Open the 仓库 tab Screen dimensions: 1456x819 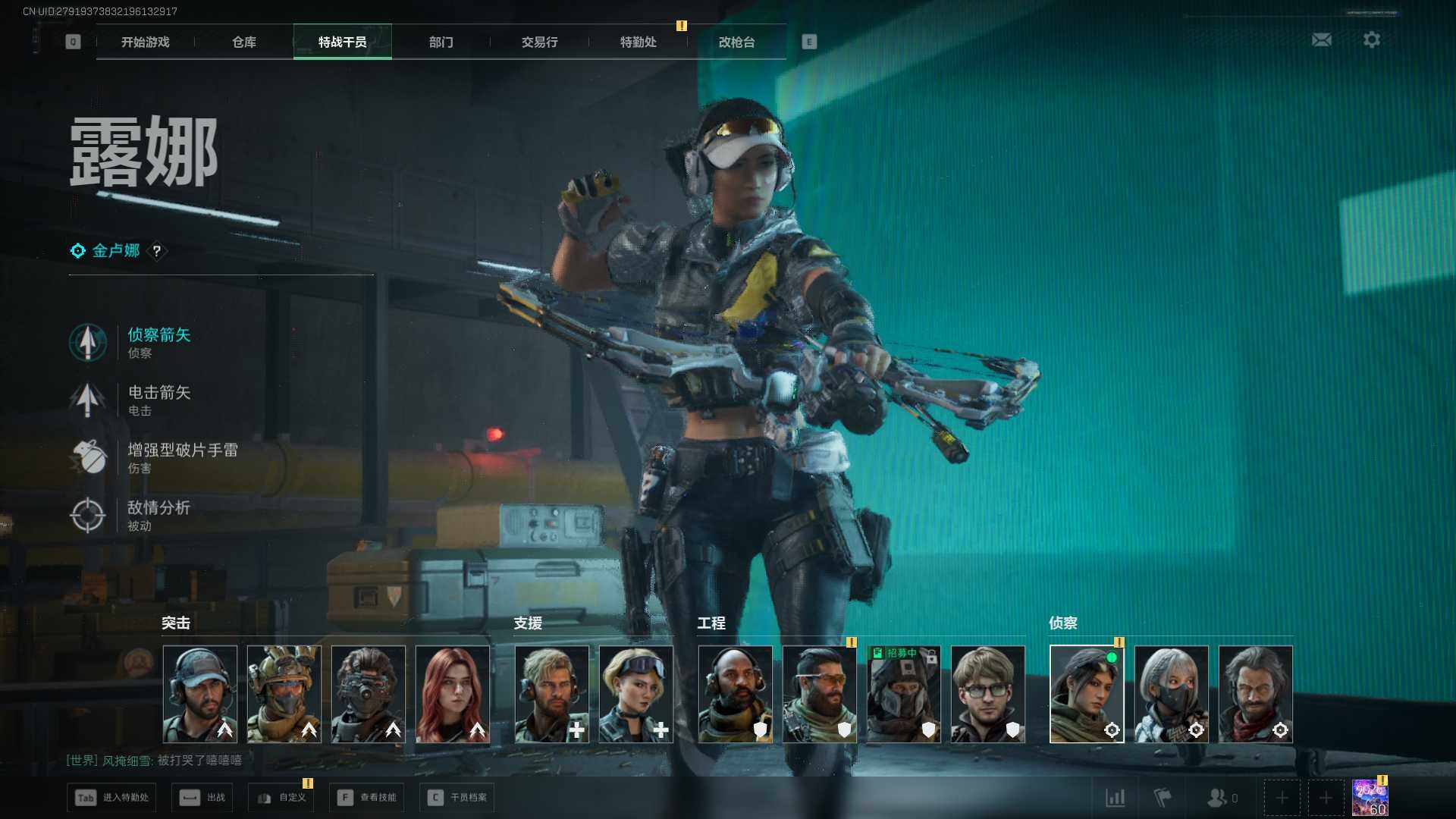244,42
